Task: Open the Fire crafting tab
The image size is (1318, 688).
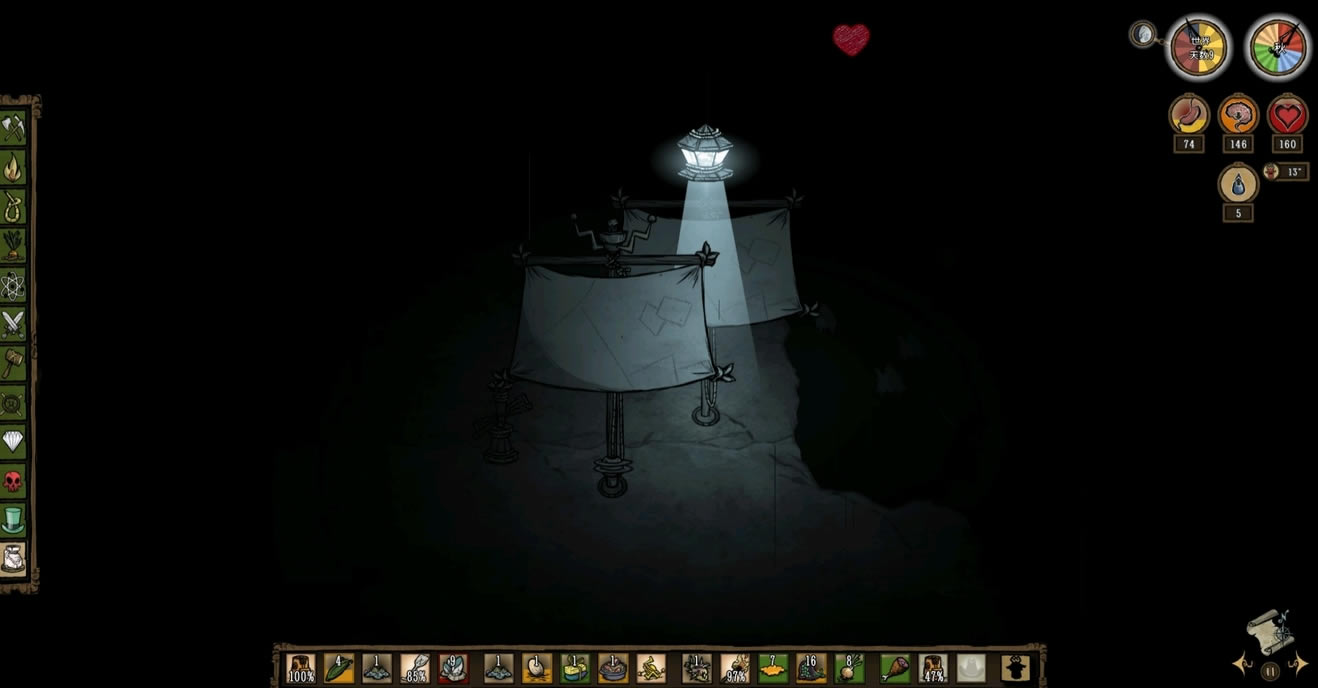Action: tap(13, 167)
